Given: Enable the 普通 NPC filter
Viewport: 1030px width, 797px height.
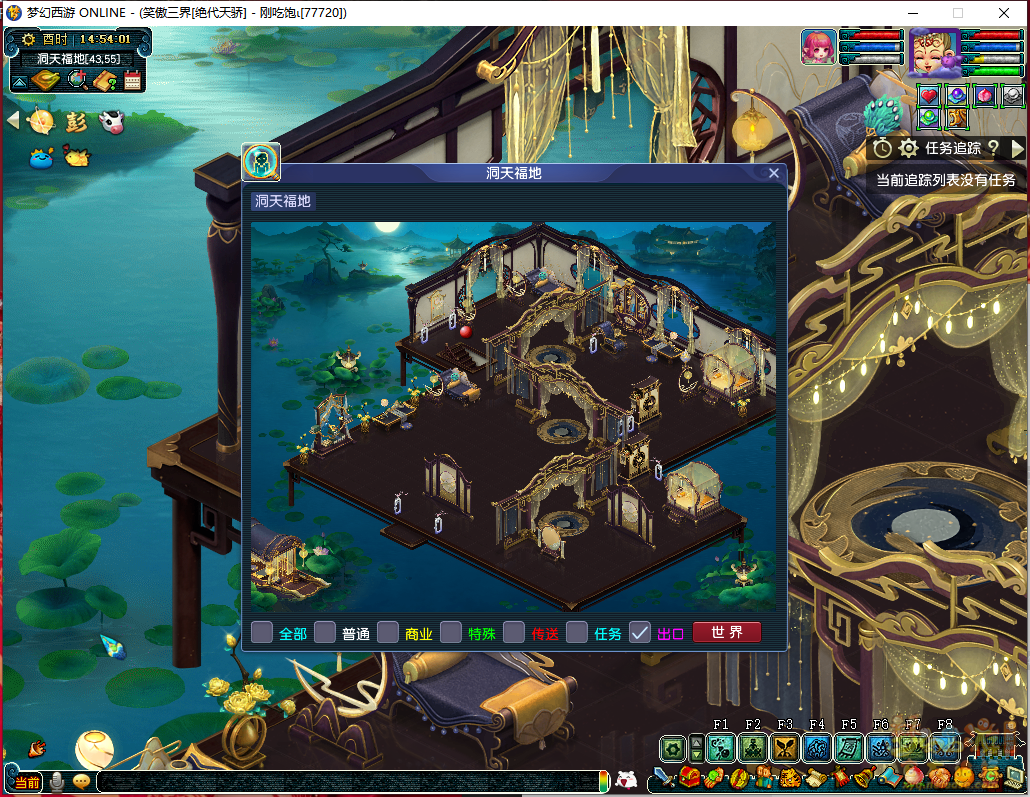Looking at the screenshot, I should coord(325,633).
